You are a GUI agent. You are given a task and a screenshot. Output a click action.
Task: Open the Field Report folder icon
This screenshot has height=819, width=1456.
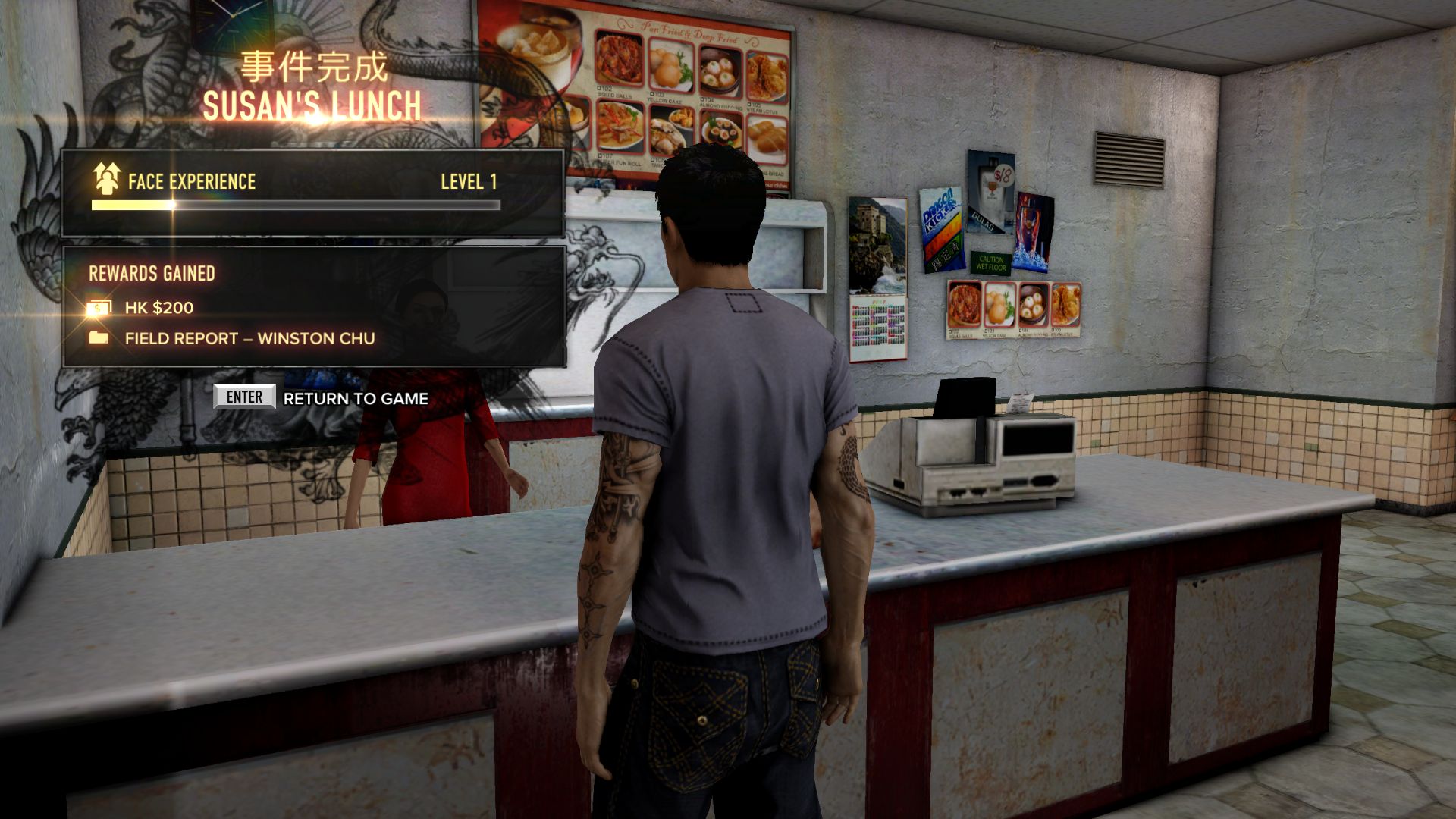(x=99, y=339)
